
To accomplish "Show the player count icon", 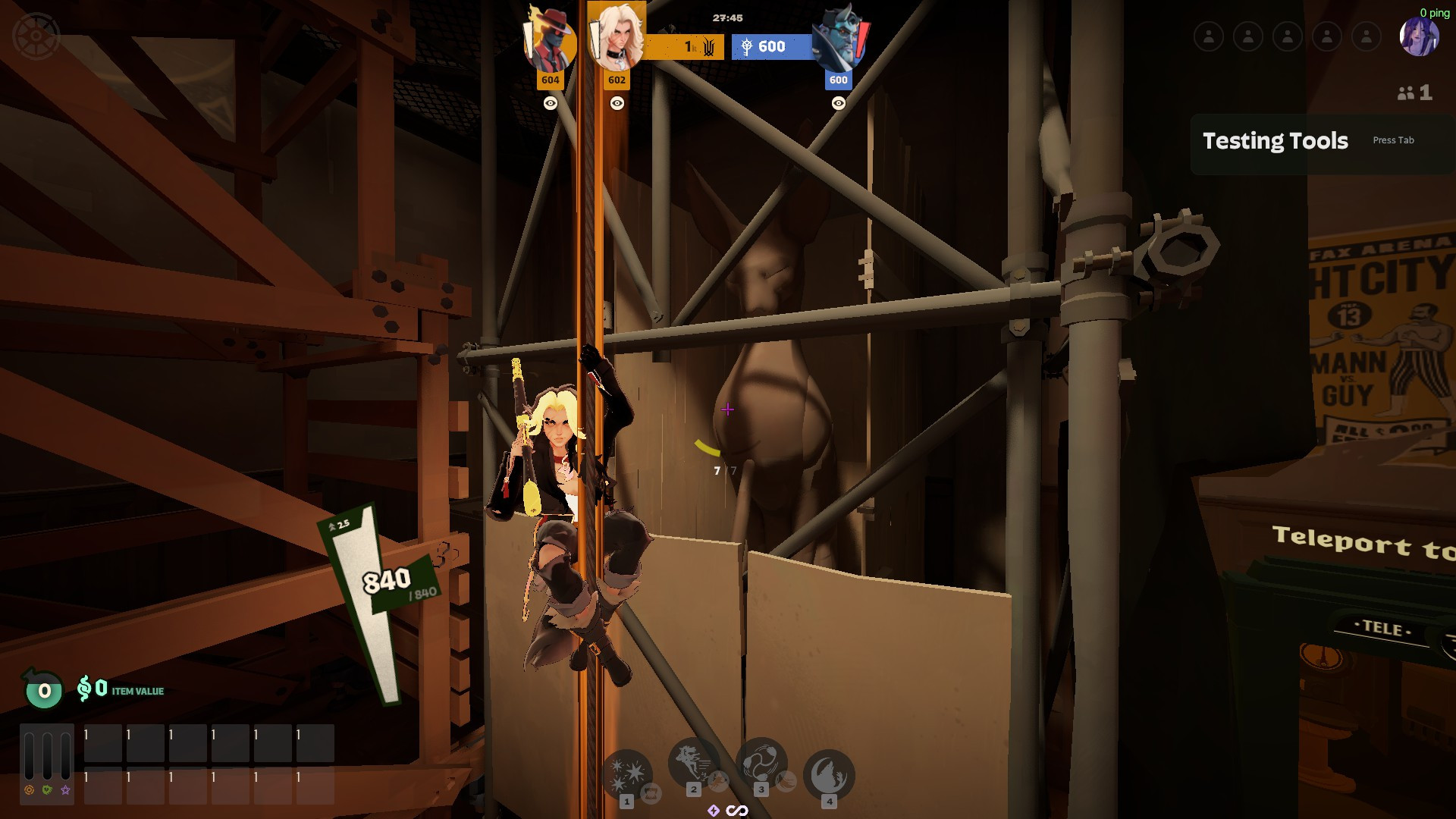I will point(1414,93).
